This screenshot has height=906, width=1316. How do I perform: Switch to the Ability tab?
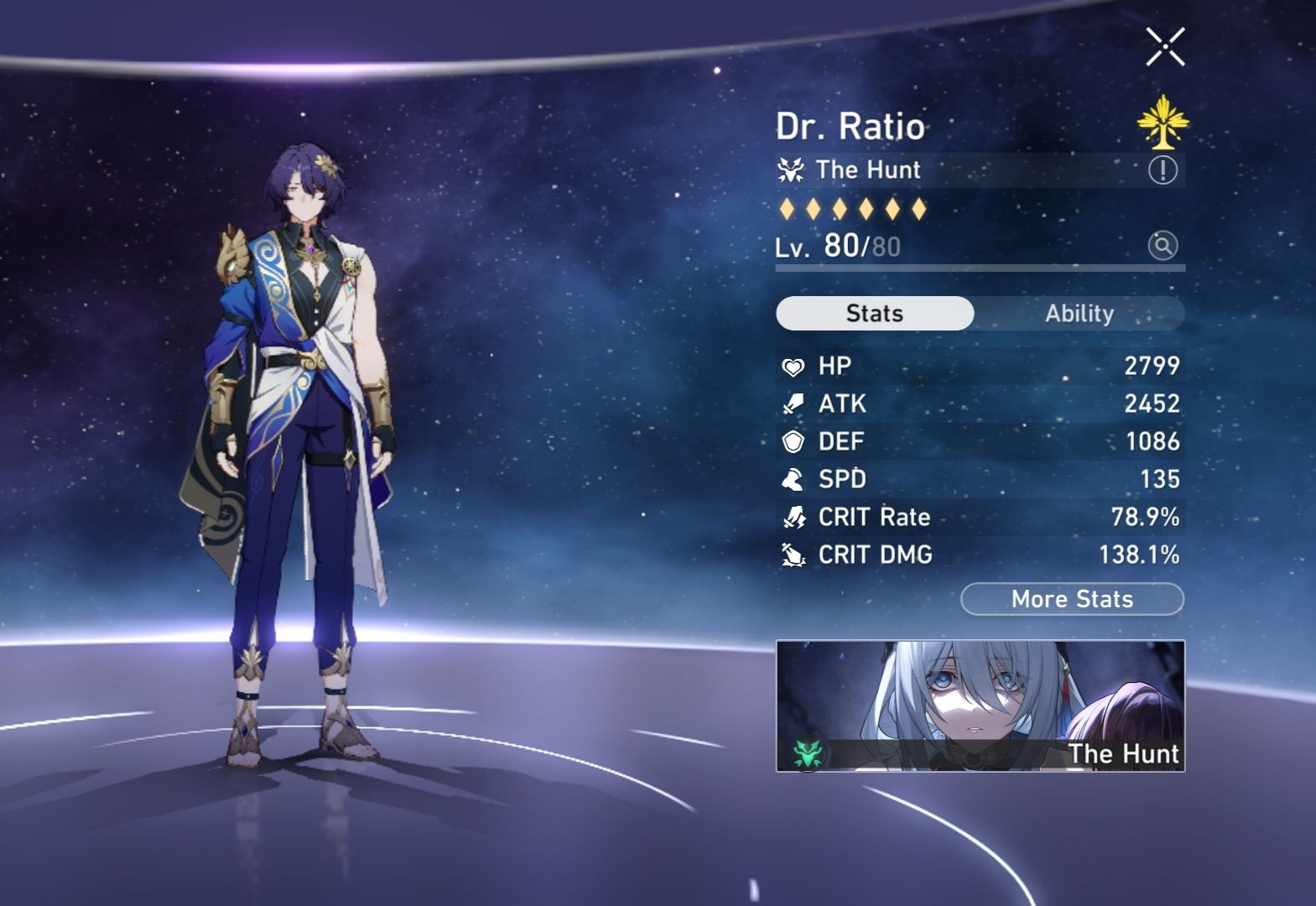point(1080,313)
